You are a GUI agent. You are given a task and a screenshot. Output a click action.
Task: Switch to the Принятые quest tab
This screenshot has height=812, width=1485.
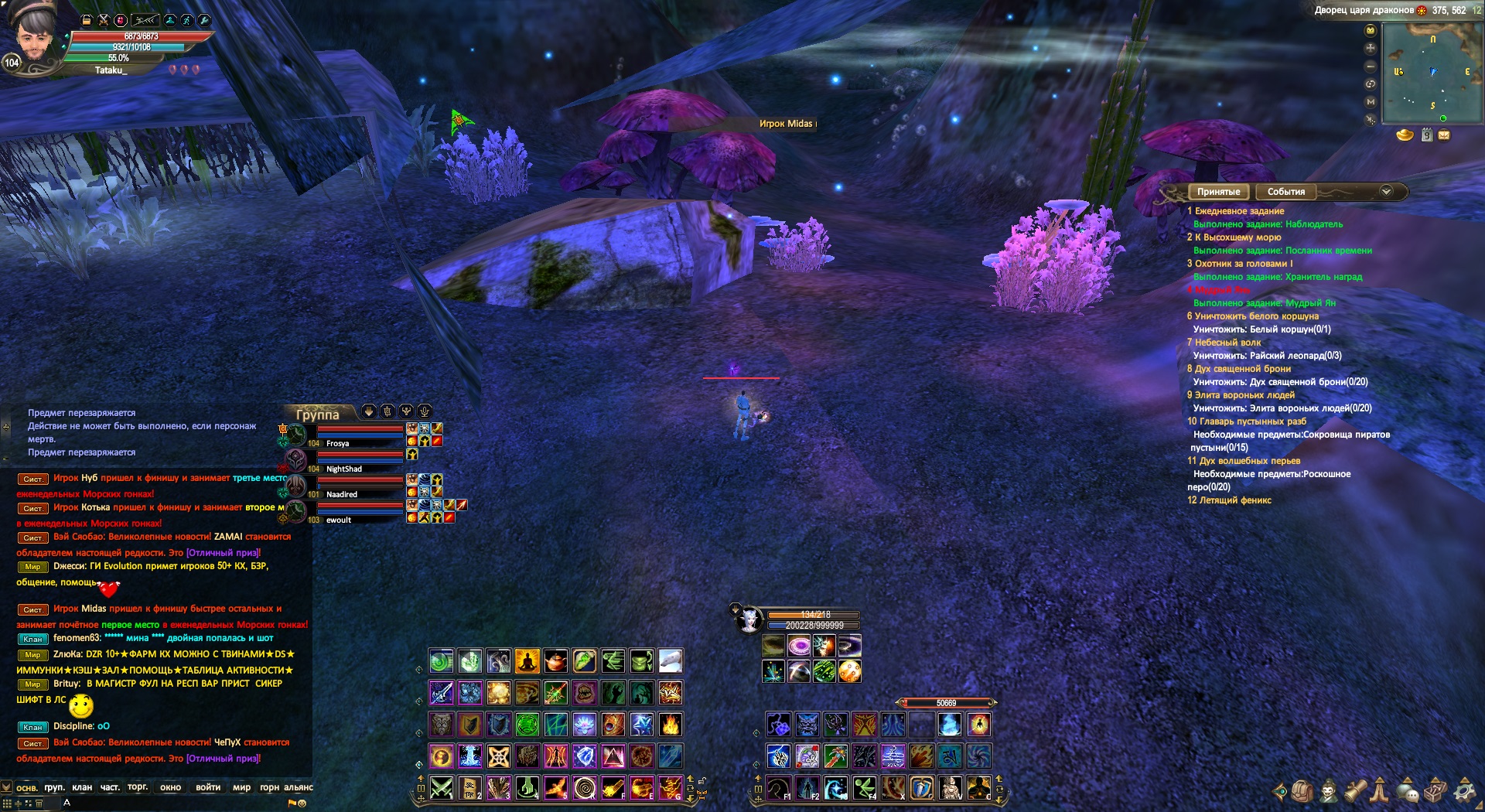click(1218, 192)
